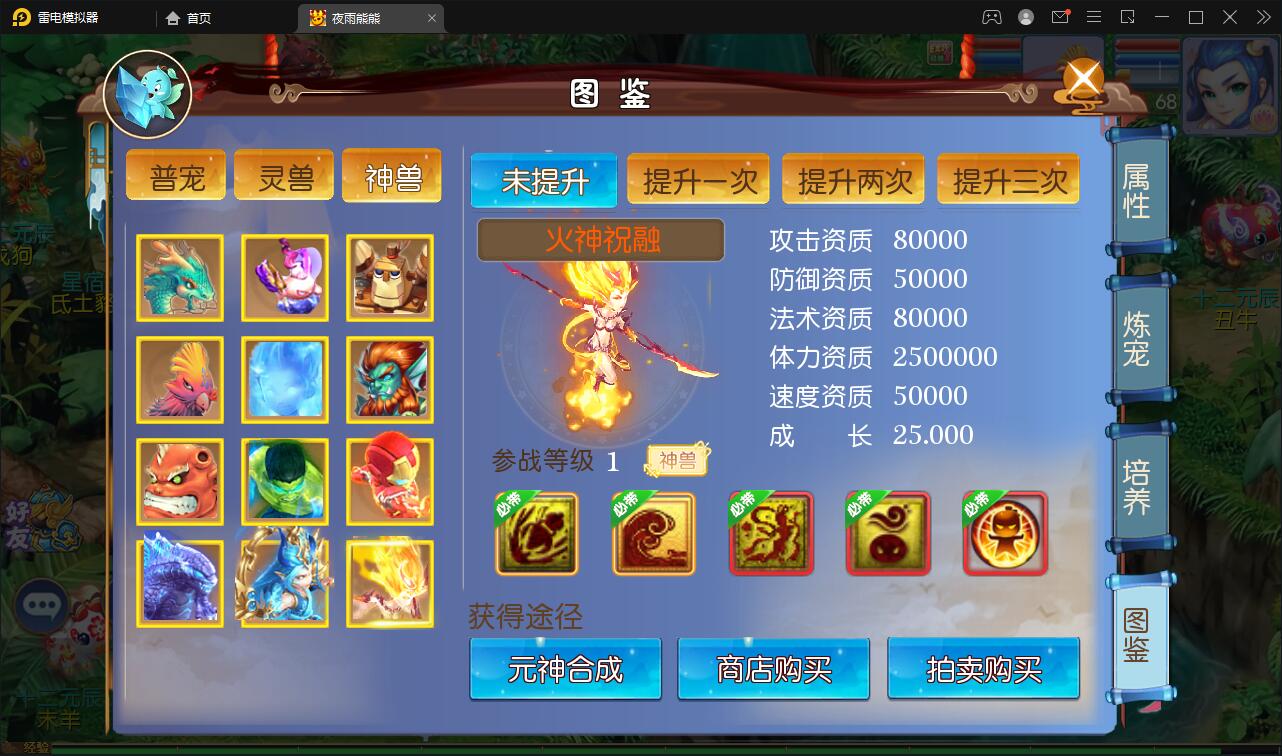Select the 提升两次 upgrade filter

click(853, 180)
